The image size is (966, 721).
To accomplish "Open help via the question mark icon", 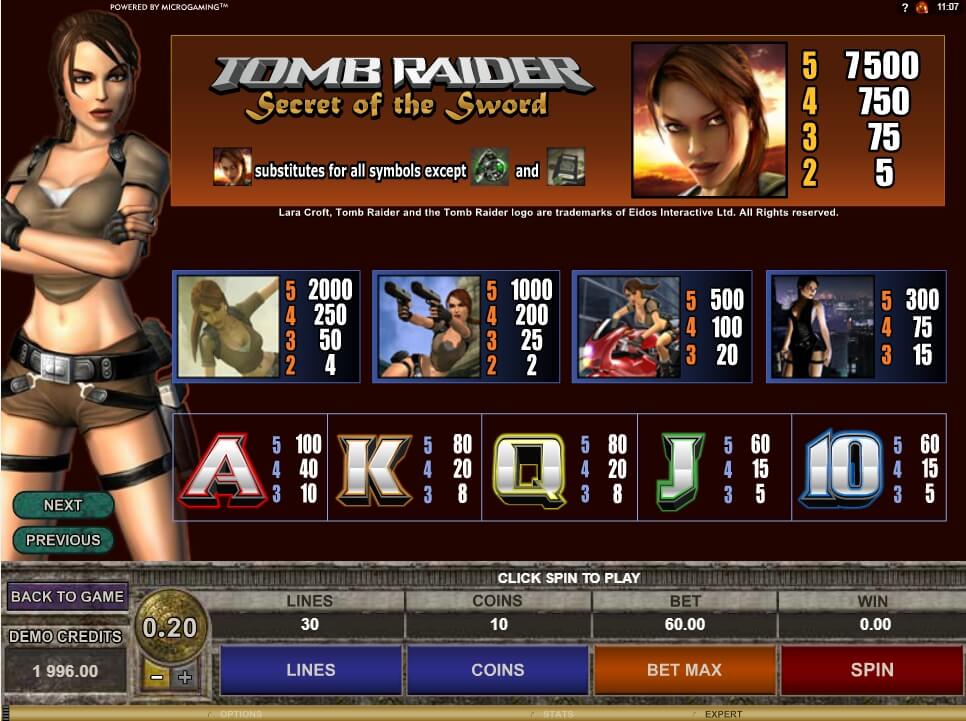I will pos(903,7).
